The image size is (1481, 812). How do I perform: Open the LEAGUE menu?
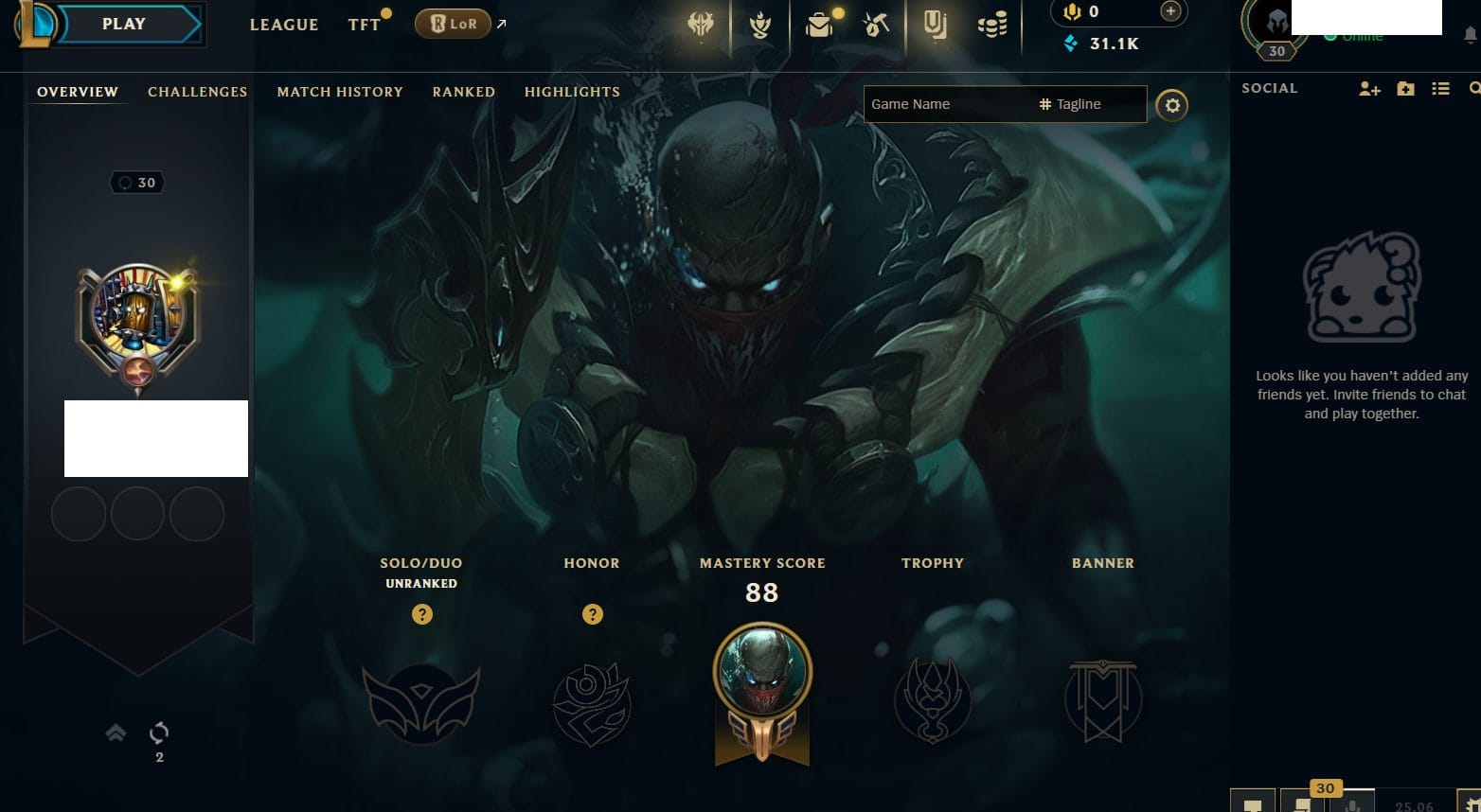tap(283, 25)
